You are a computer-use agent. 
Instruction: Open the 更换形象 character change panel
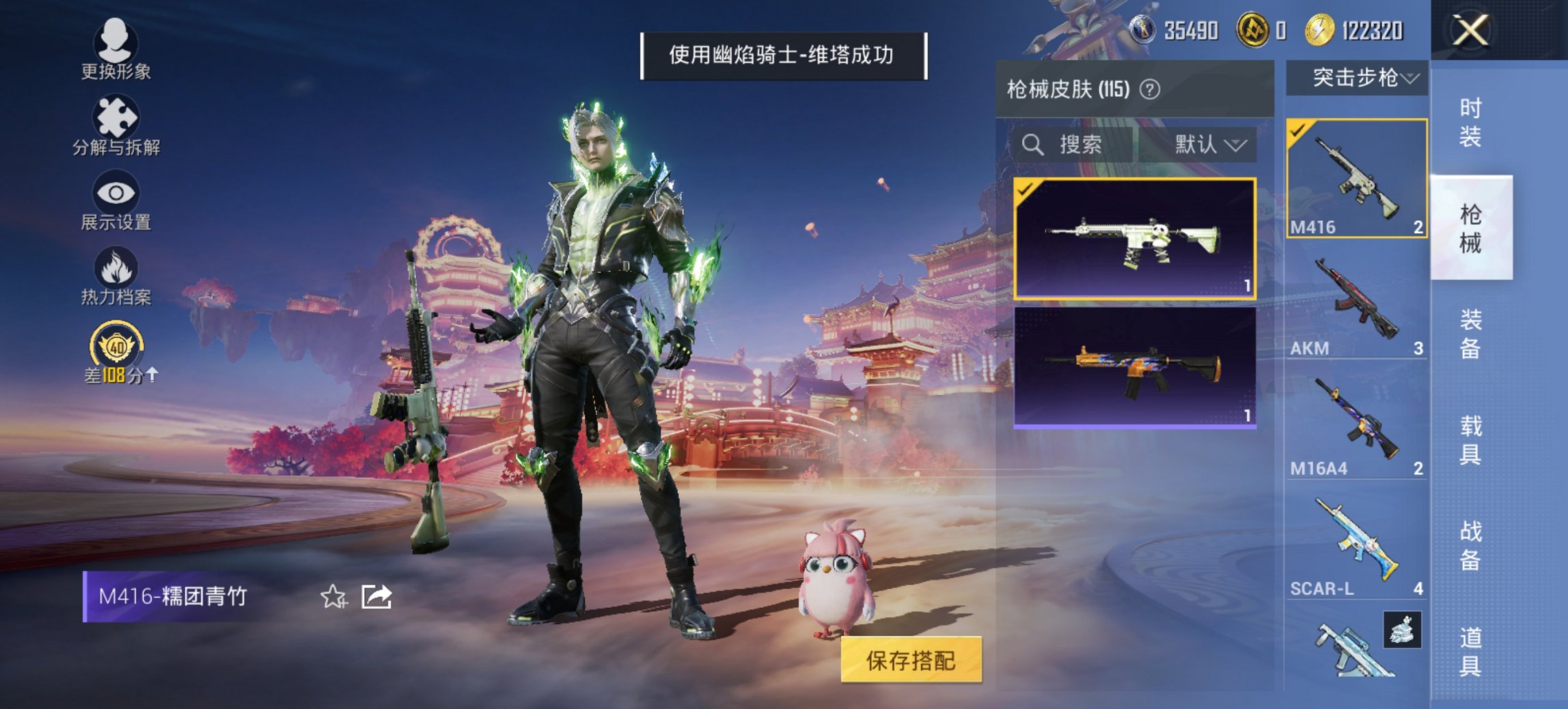[116, 48]
